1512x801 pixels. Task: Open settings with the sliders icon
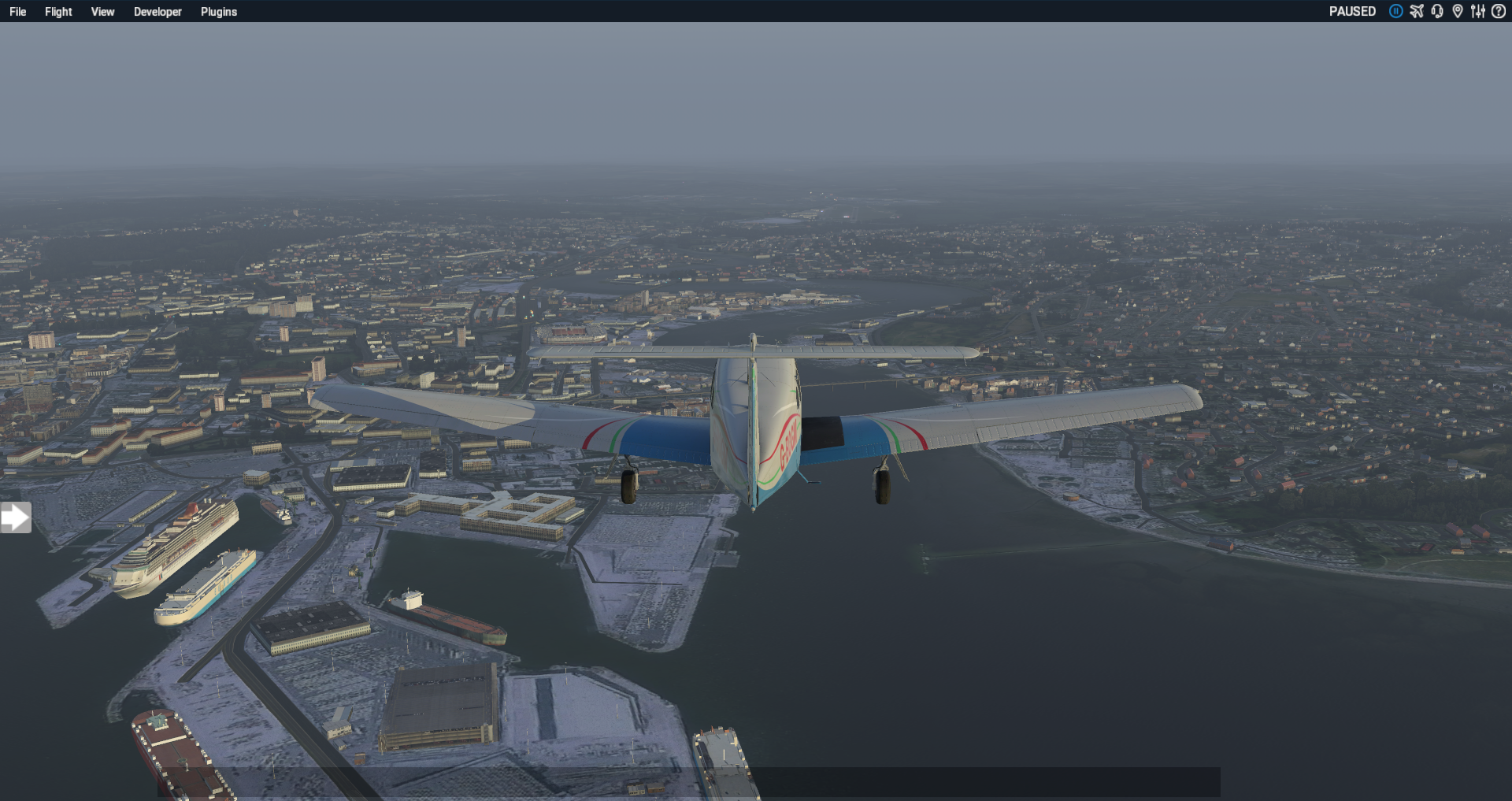(1478, 11)
